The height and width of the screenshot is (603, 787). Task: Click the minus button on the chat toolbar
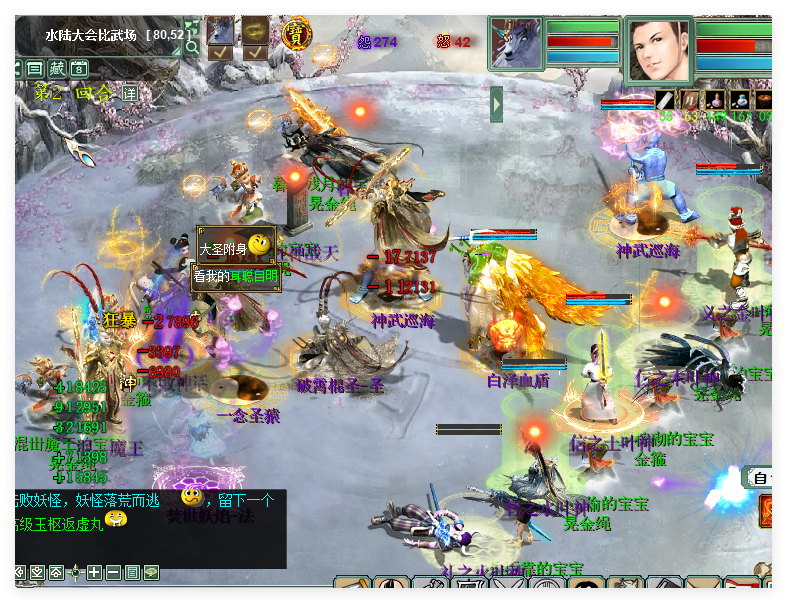(x=113, y=572)
